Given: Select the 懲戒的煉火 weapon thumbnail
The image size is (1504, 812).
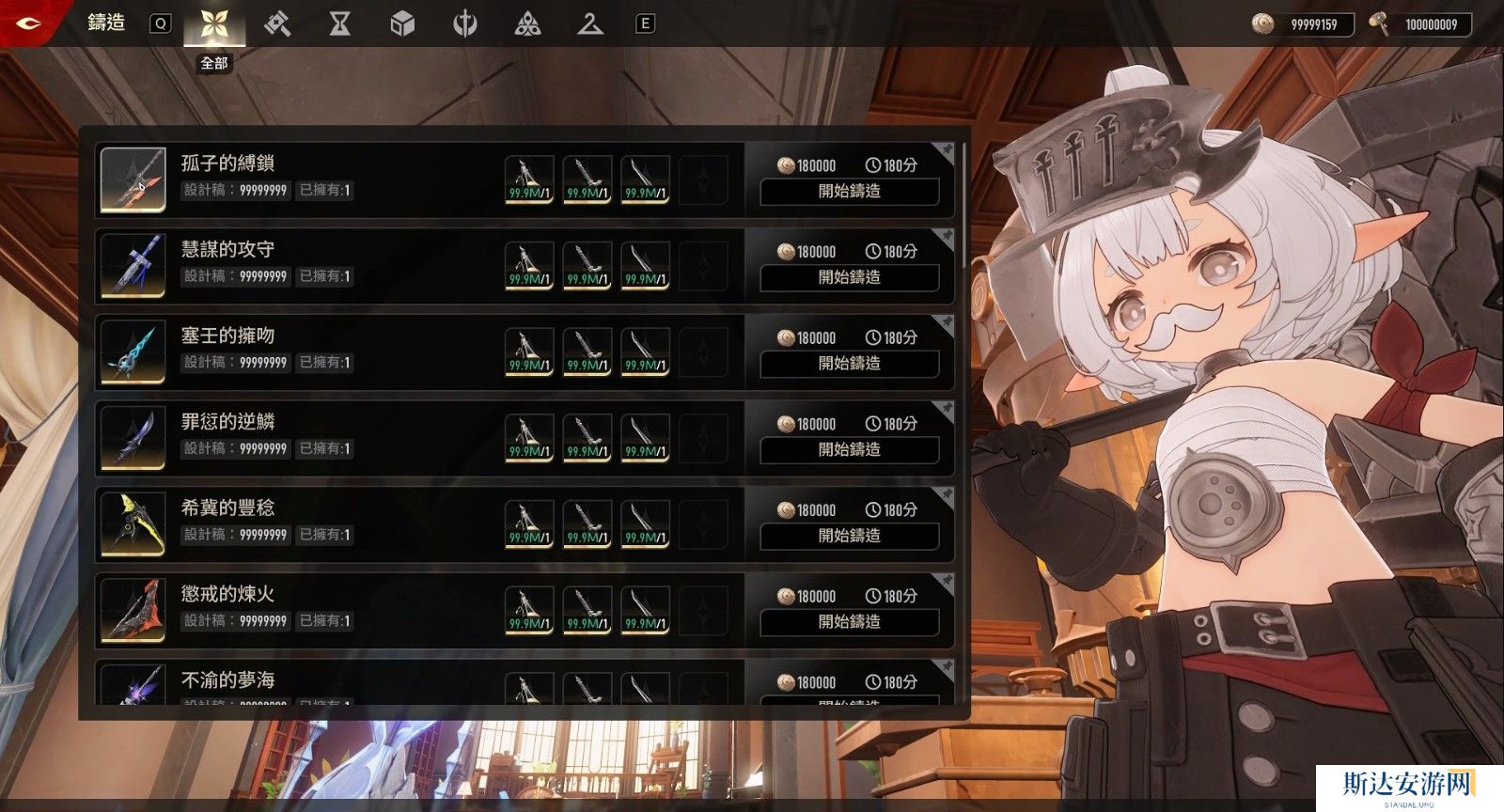Looking at the screenshot, I should pos(133,610).
